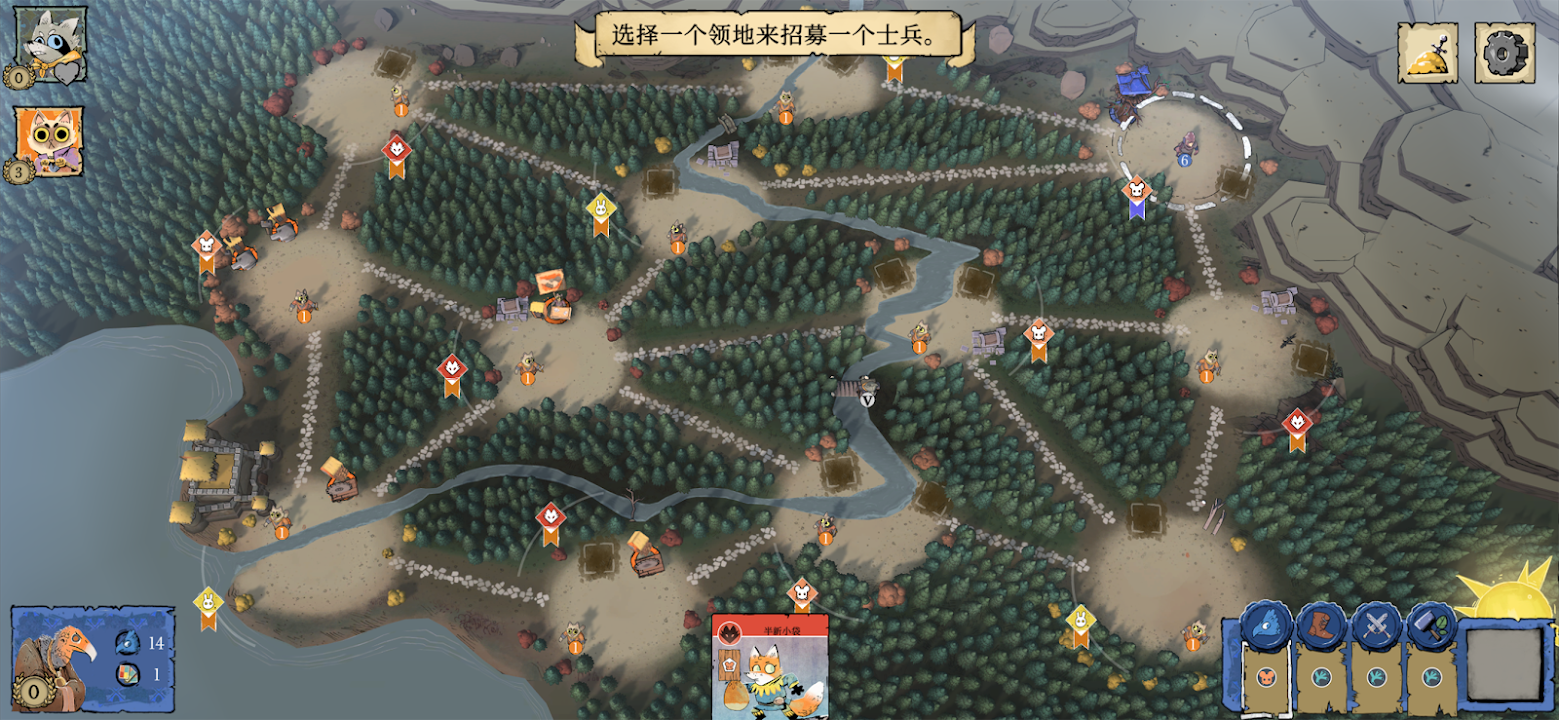
Task: Open the vulture leader player panel
Action: [91, 658]
